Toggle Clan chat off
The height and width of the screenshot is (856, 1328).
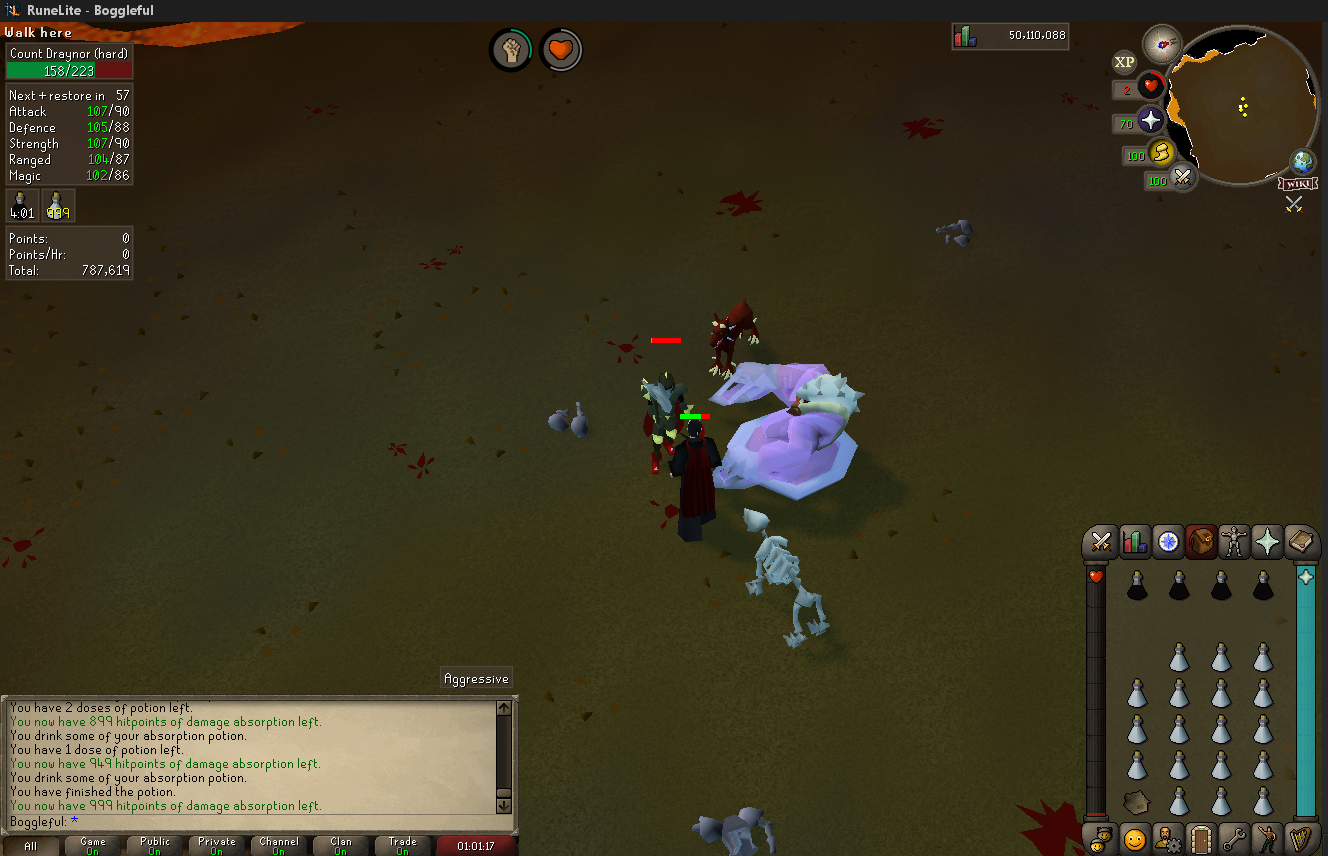[340, 846]
